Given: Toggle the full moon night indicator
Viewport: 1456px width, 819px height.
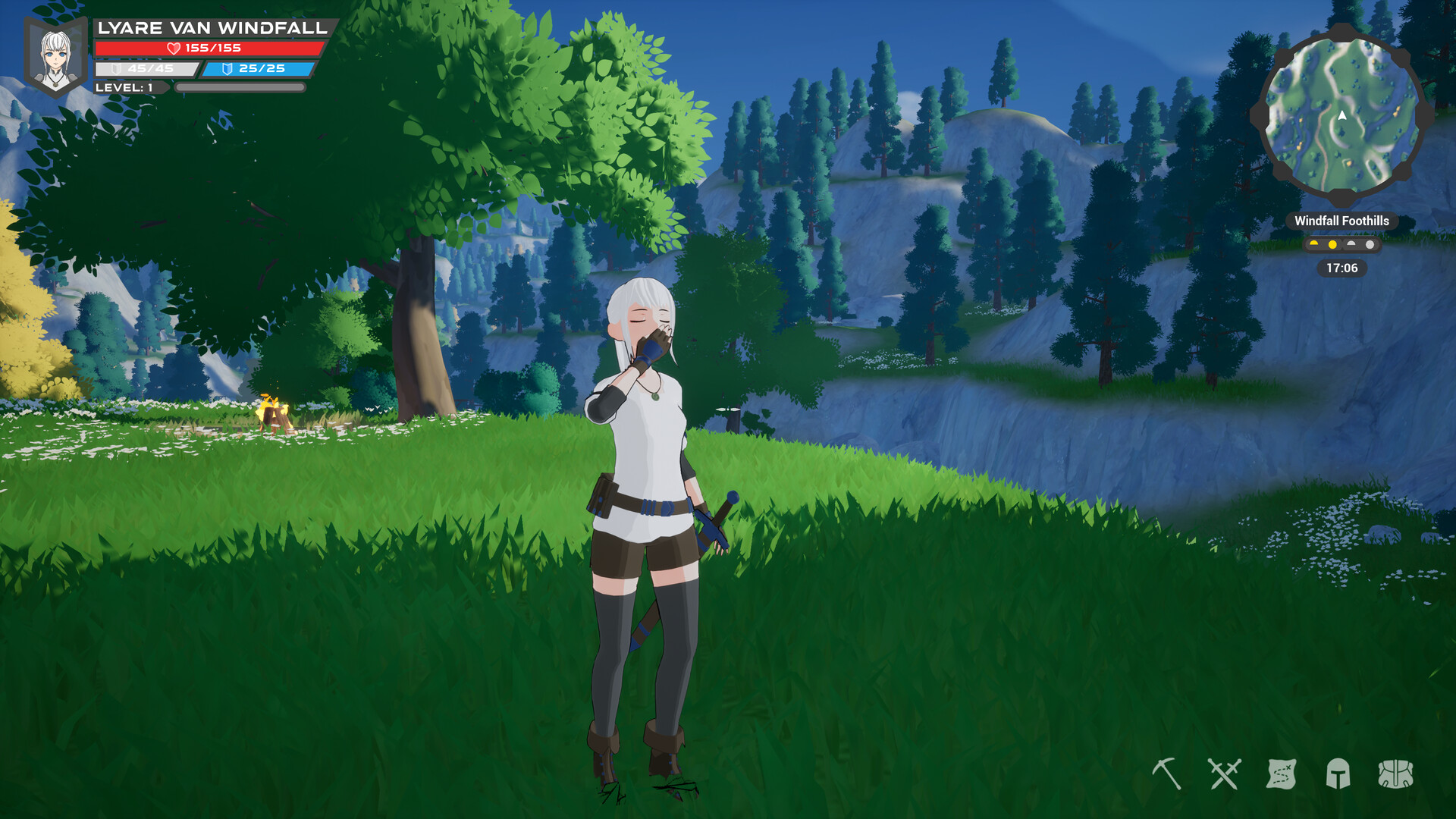Looking at the screenshot, I should [1370, 244].
